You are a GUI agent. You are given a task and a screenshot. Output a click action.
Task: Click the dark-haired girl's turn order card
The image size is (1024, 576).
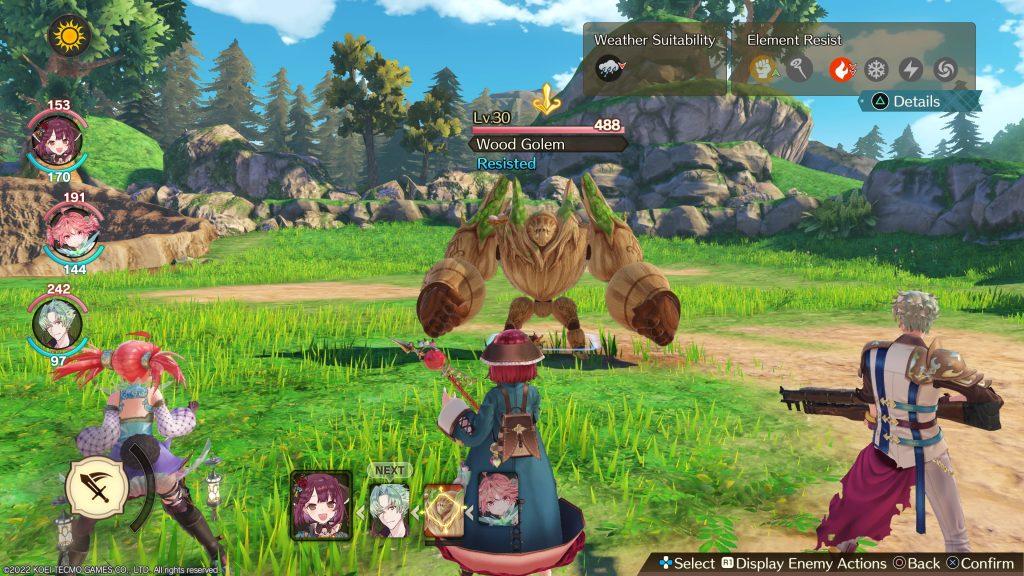tap(321, 505)
